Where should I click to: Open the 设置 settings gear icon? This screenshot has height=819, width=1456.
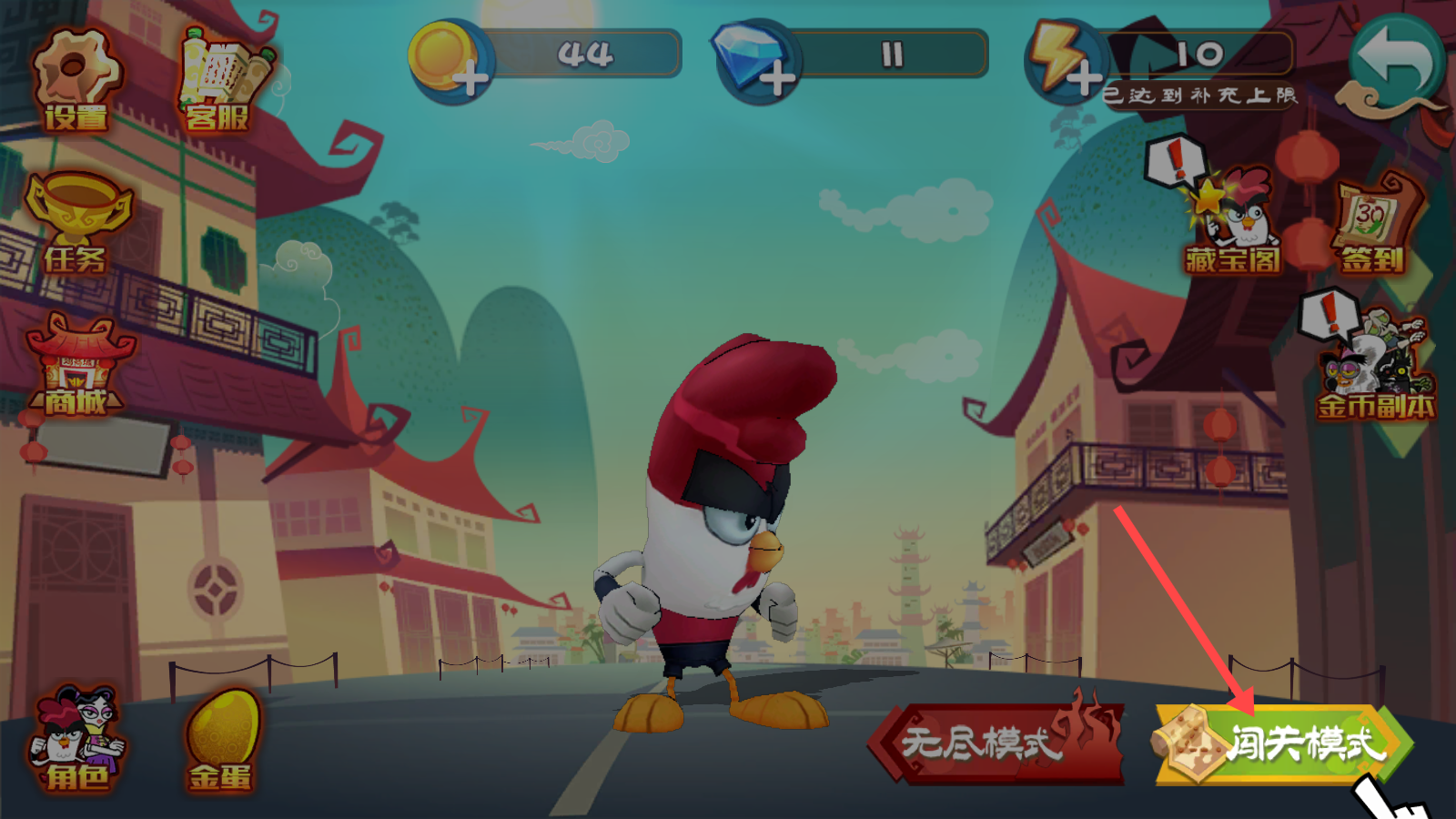click(76, 80)
